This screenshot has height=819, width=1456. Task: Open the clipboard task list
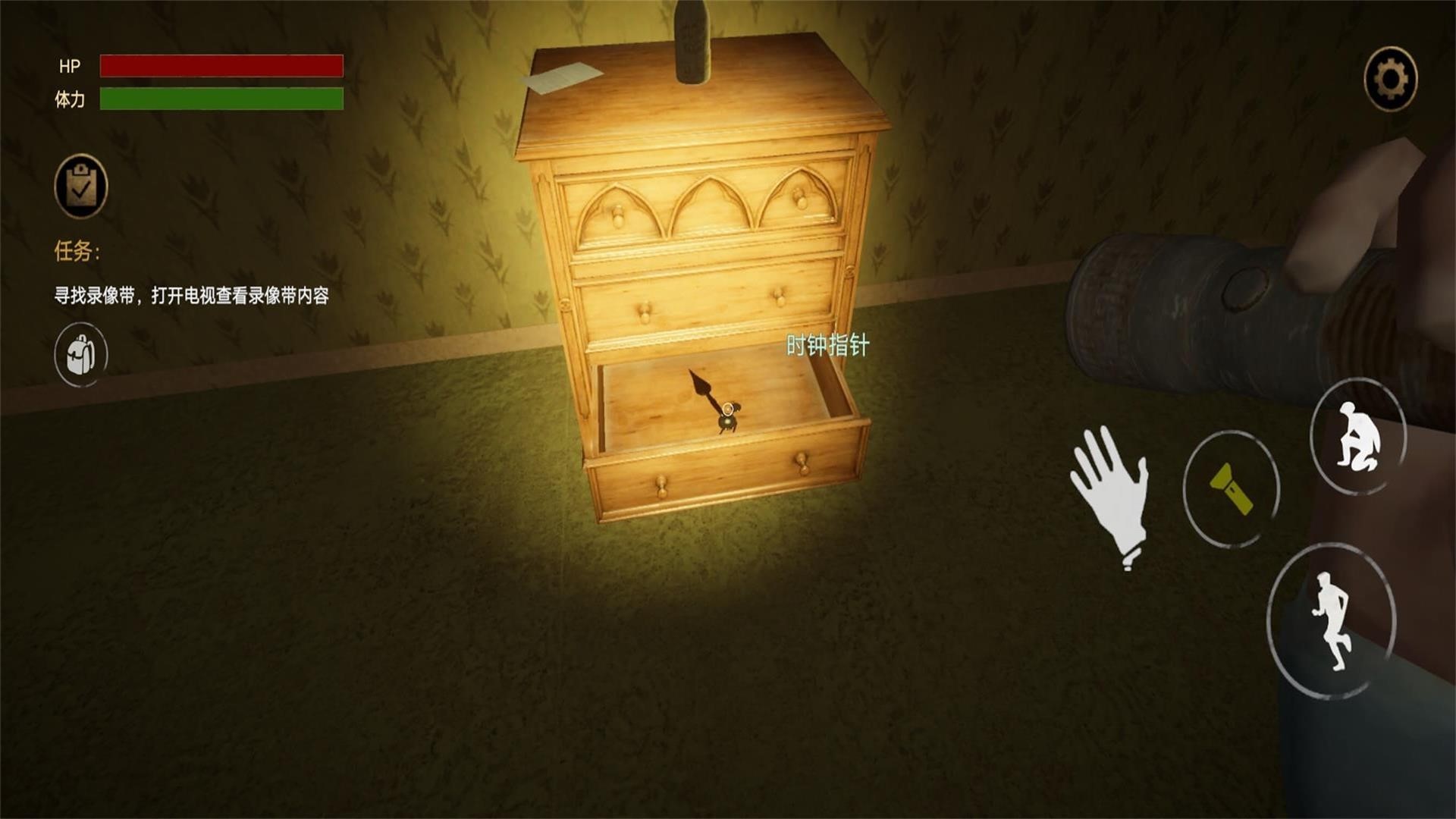pos(81,186)
